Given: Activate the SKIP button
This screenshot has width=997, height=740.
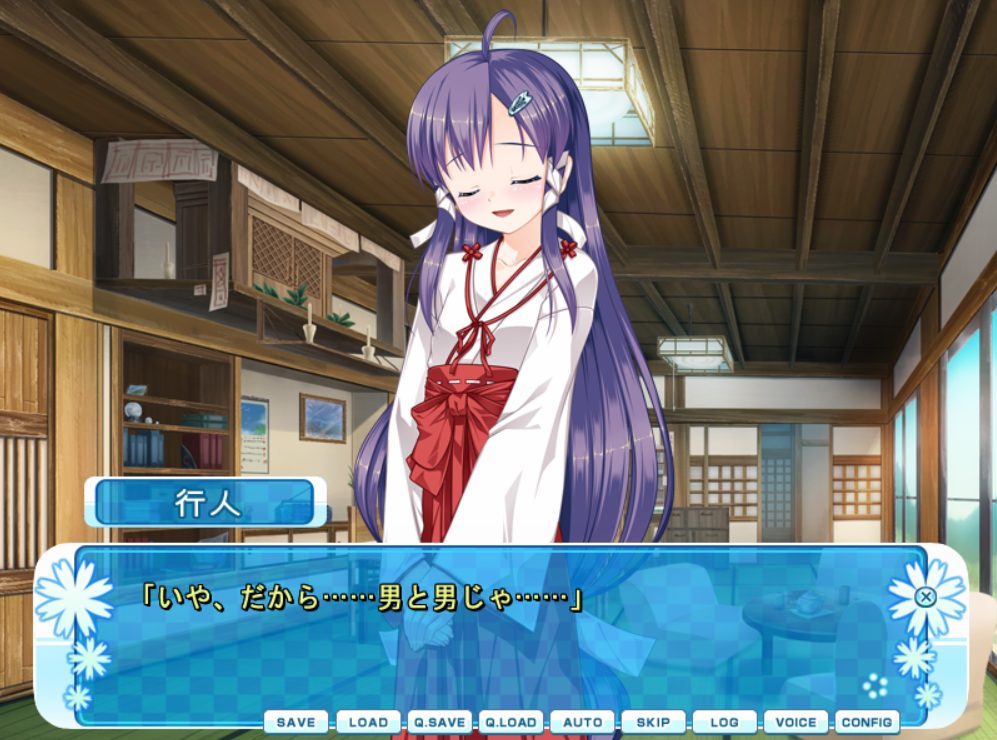Looking at the screenshot, I should (653, 722).
